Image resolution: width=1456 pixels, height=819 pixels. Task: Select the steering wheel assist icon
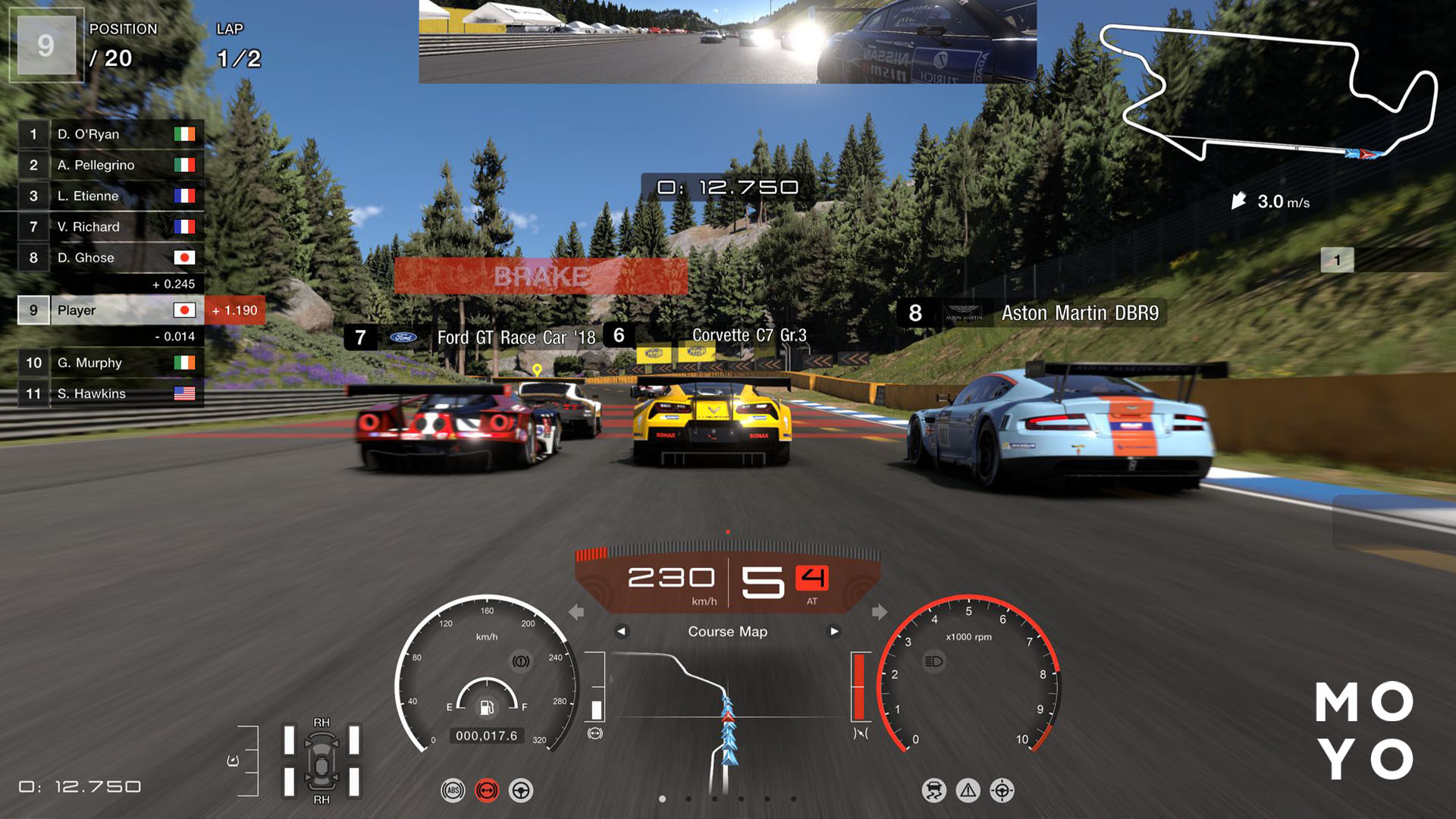tap(522, 790)
